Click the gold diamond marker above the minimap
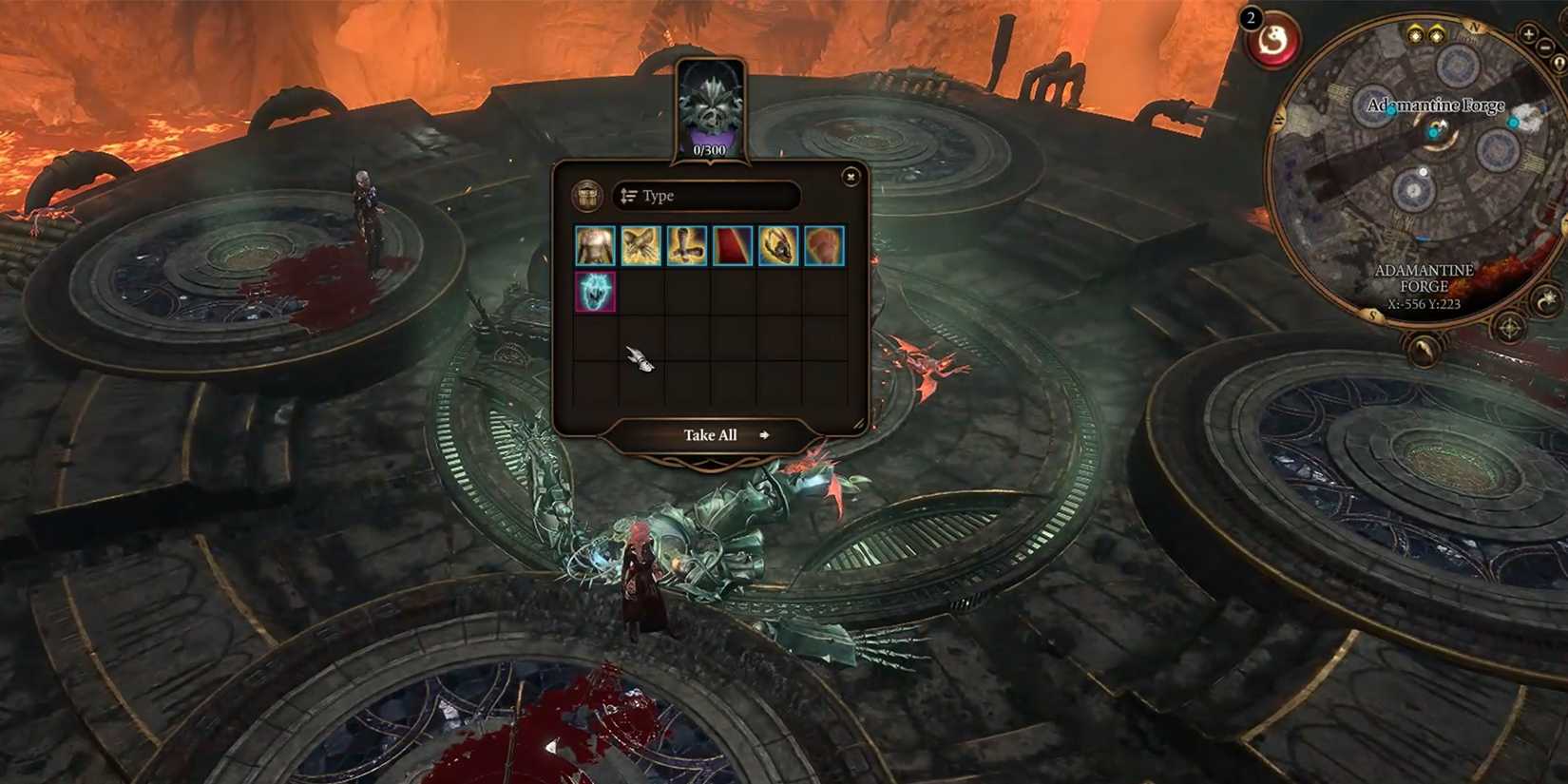The image size is (1568, 784). [x=1415, y=34]
